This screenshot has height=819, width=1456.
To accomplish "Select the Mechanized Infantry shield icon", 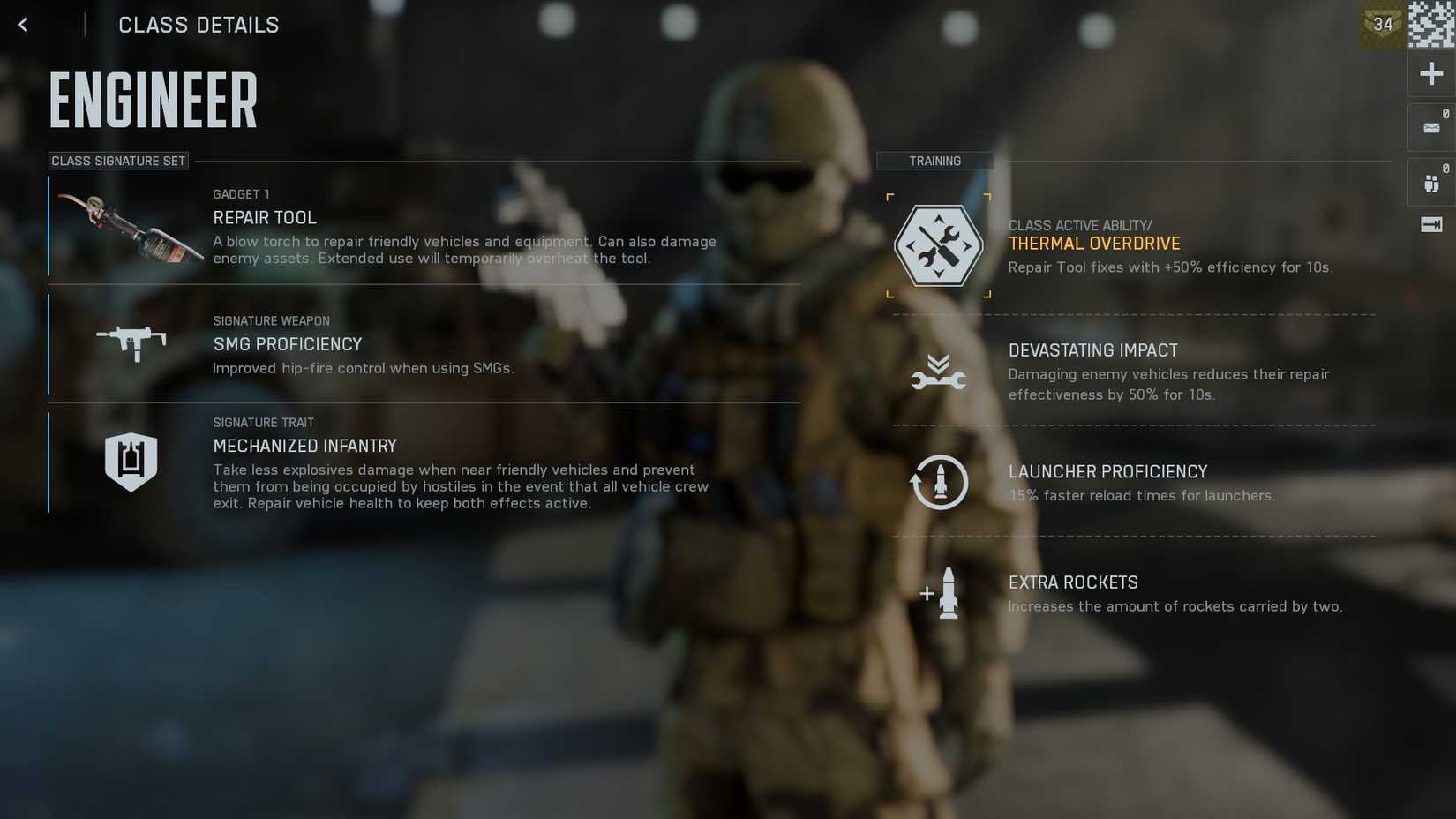I will pos(131,459).
